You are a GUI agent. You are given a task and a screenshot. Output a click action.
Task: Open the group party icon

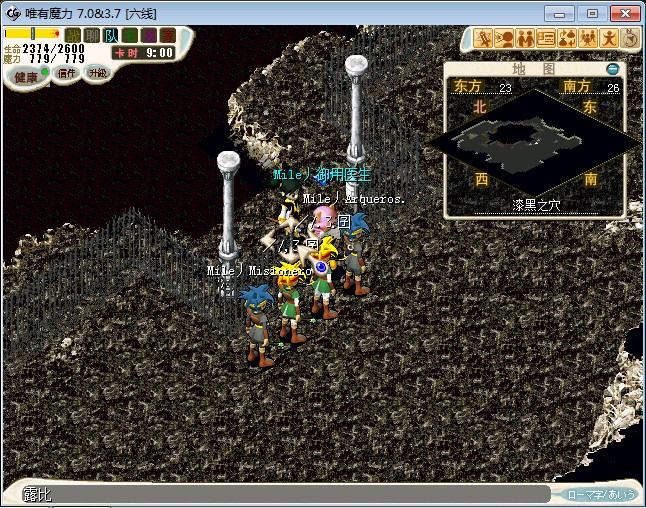[588, 38]
